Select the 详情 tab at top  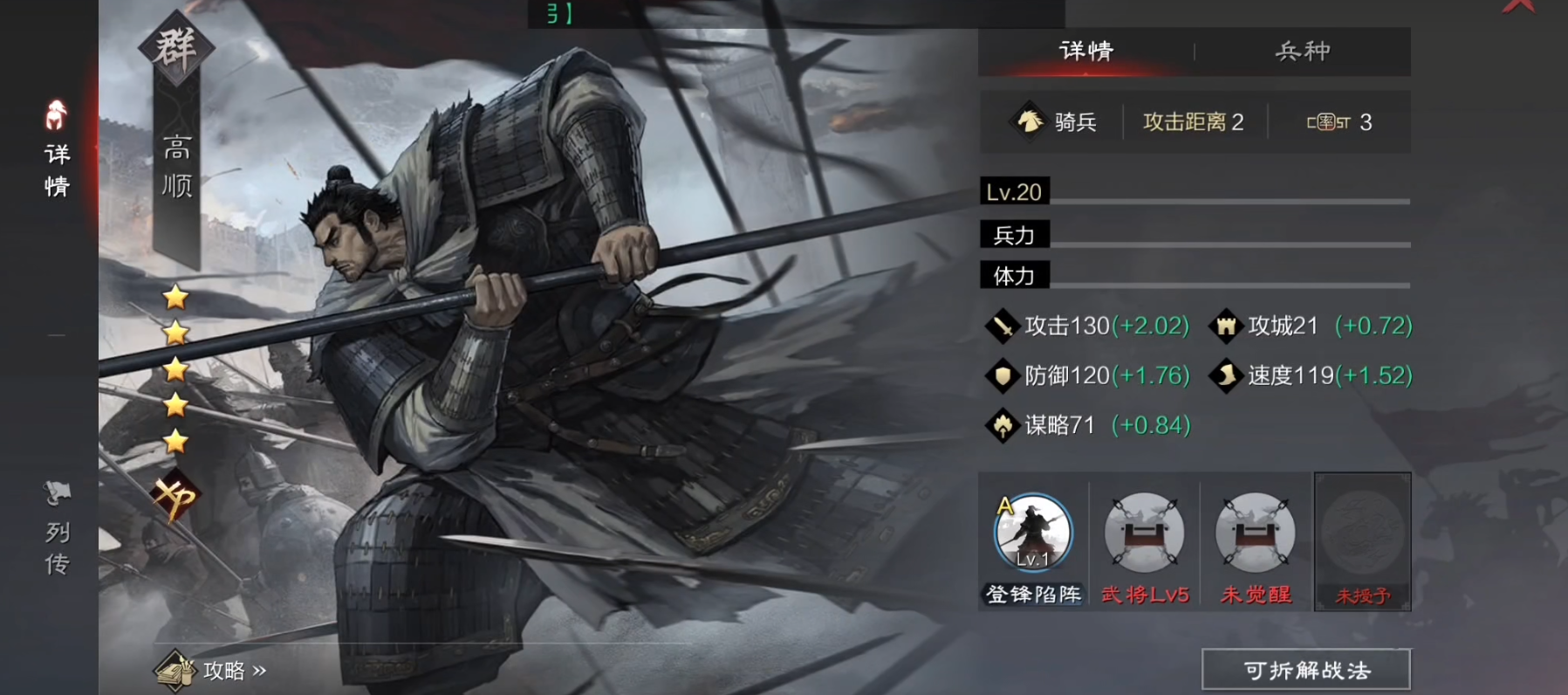pos(1086,52)
